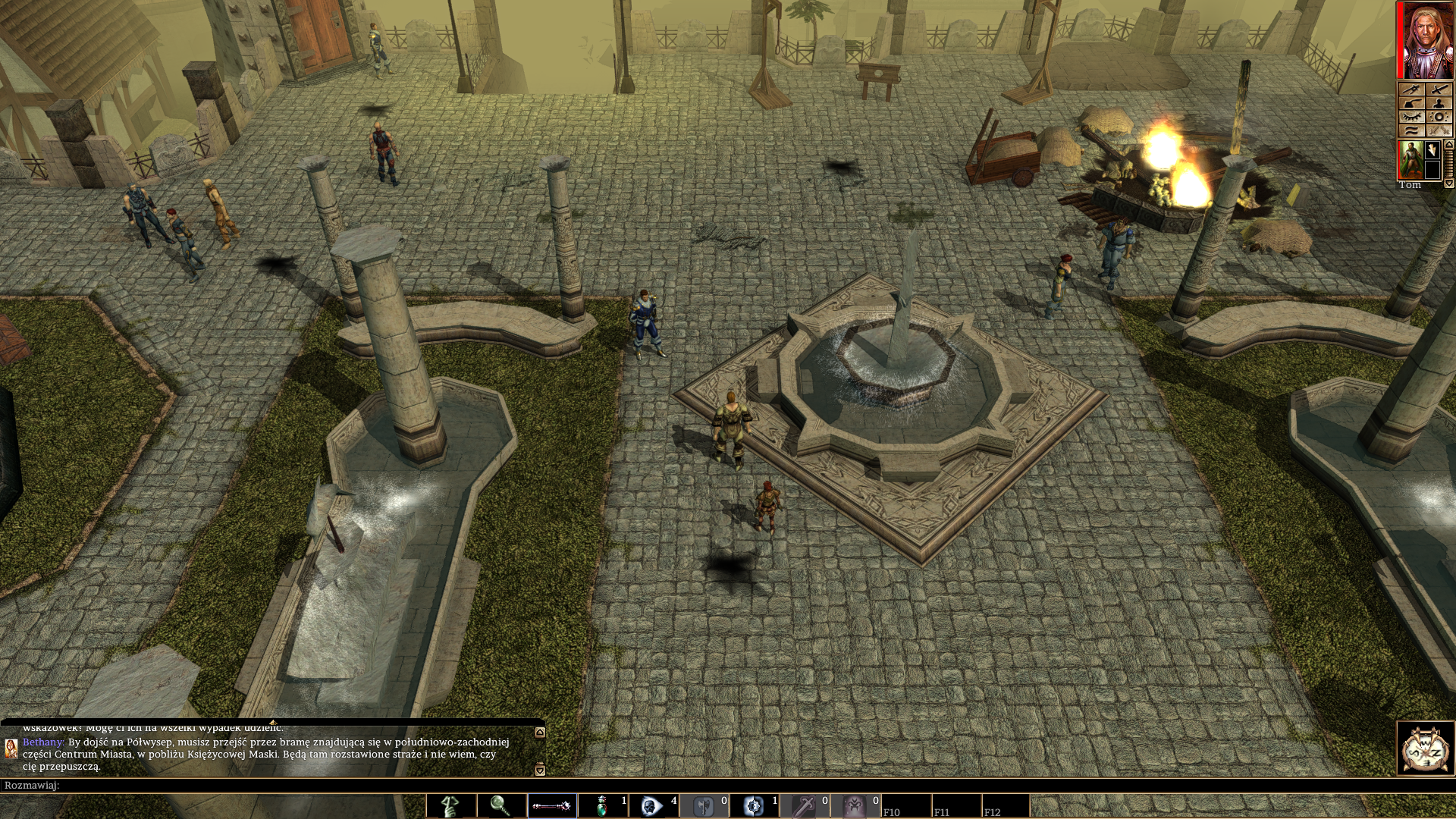Open the compass map button
Screen dimensions: 1456x819
(1426, 748)
